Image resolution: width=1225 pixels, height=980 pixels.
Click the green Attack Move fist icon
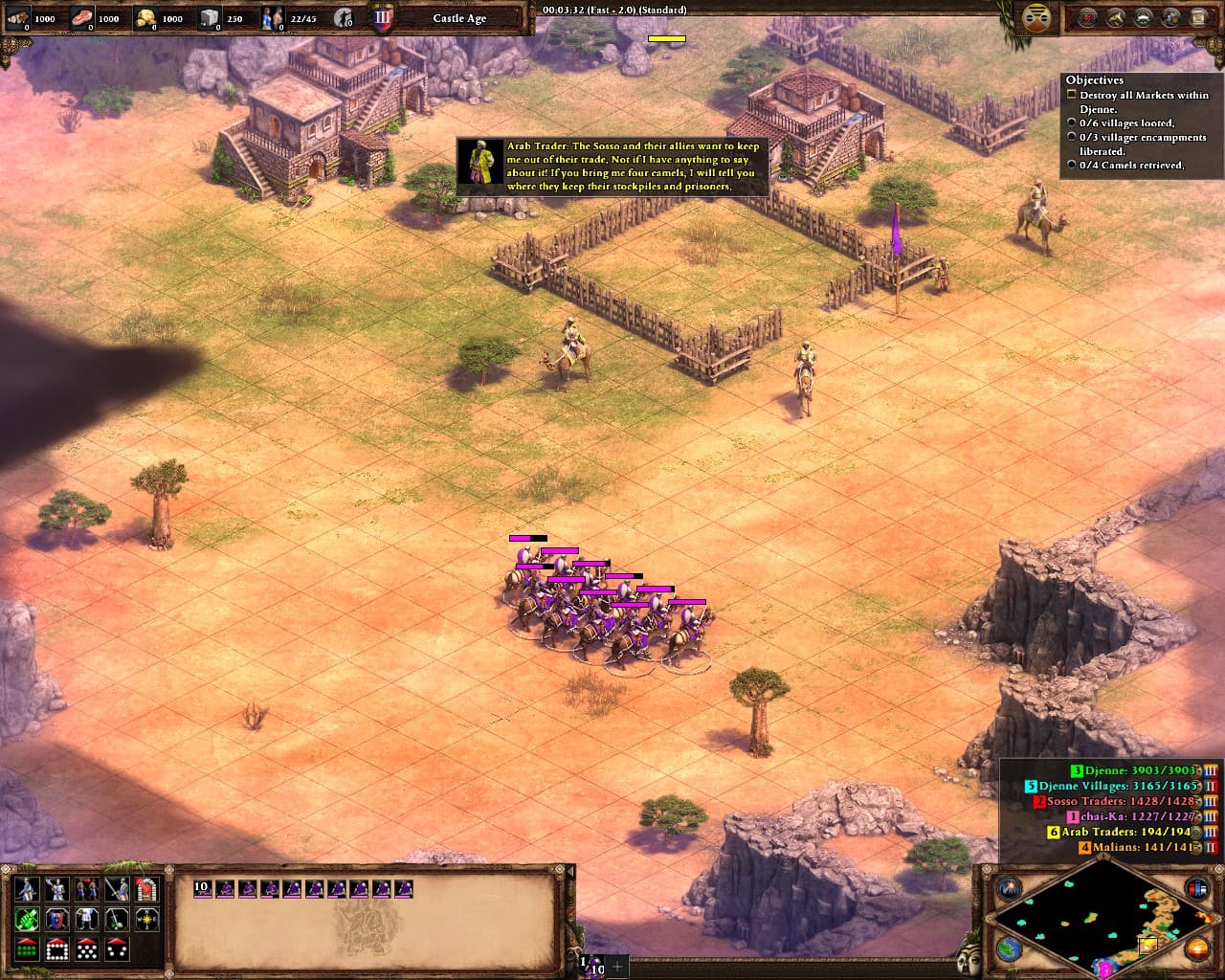pos(27,920)
